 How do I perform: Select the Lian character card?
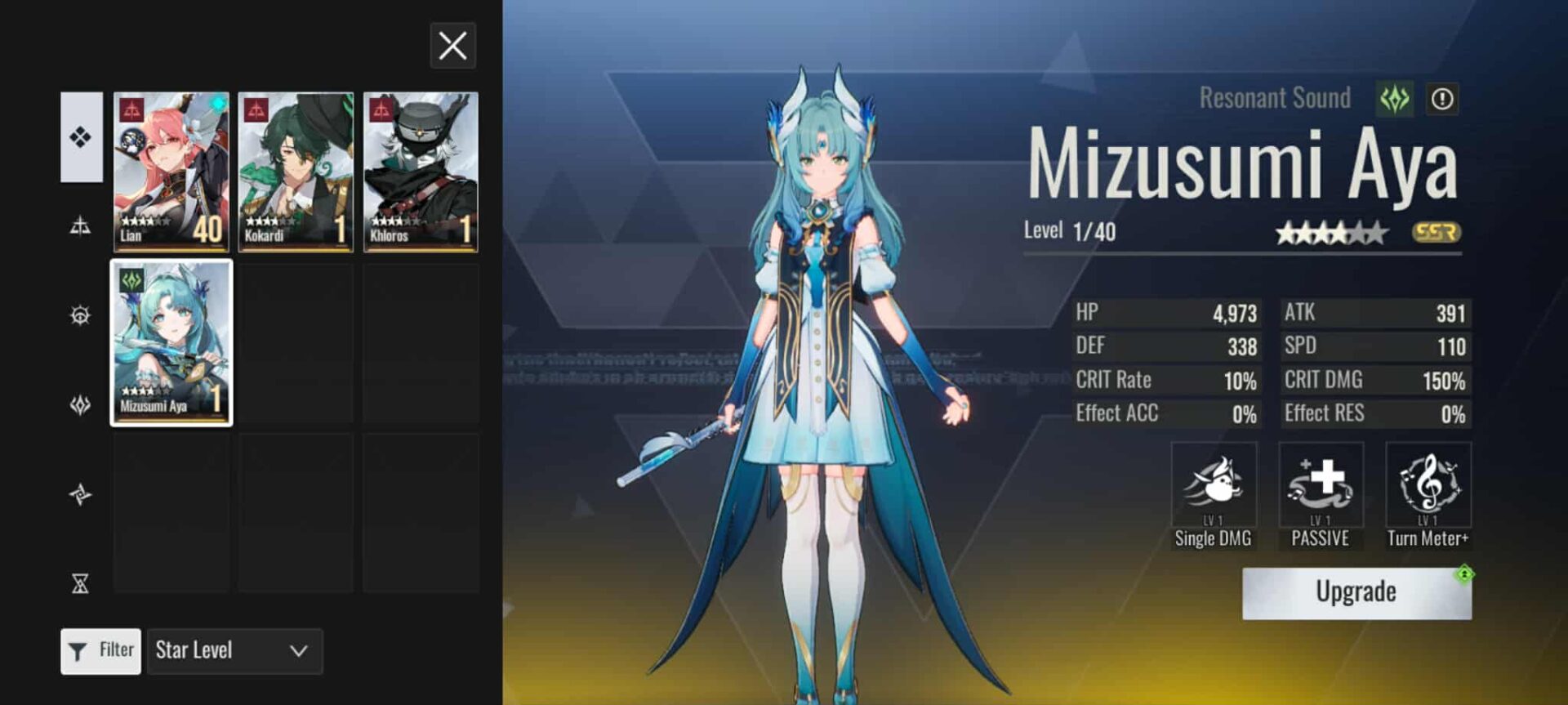pyautogui.click(x=171, y=172)
